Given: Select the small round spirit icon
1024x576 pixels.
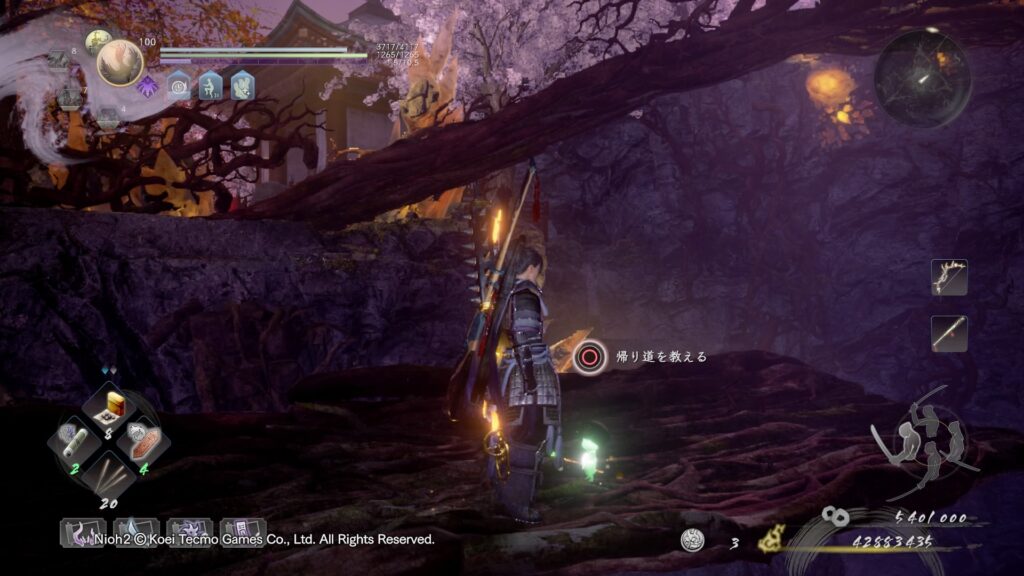Looking at the screenshot, I should 97,41.
